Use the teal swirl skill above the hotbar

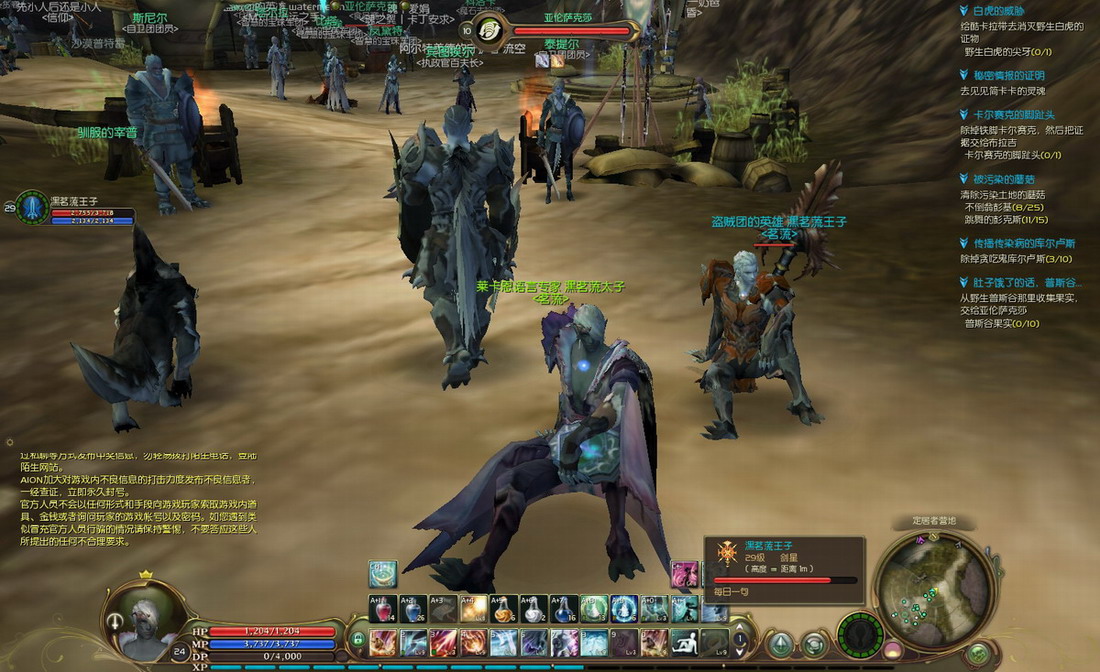tap(383, 574)
